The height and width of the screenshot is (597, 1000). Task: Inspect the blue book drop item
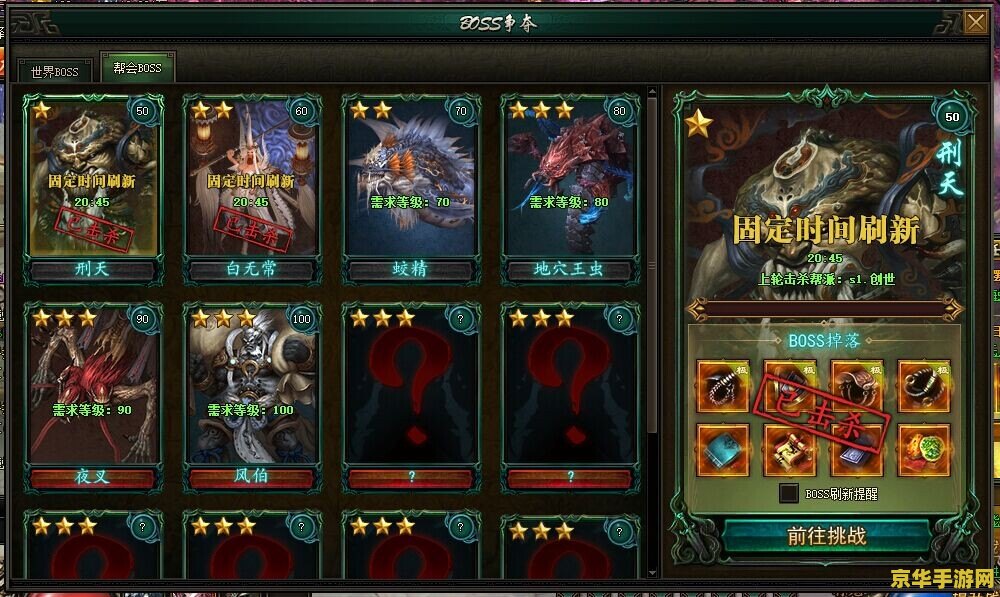coord(723,450)
